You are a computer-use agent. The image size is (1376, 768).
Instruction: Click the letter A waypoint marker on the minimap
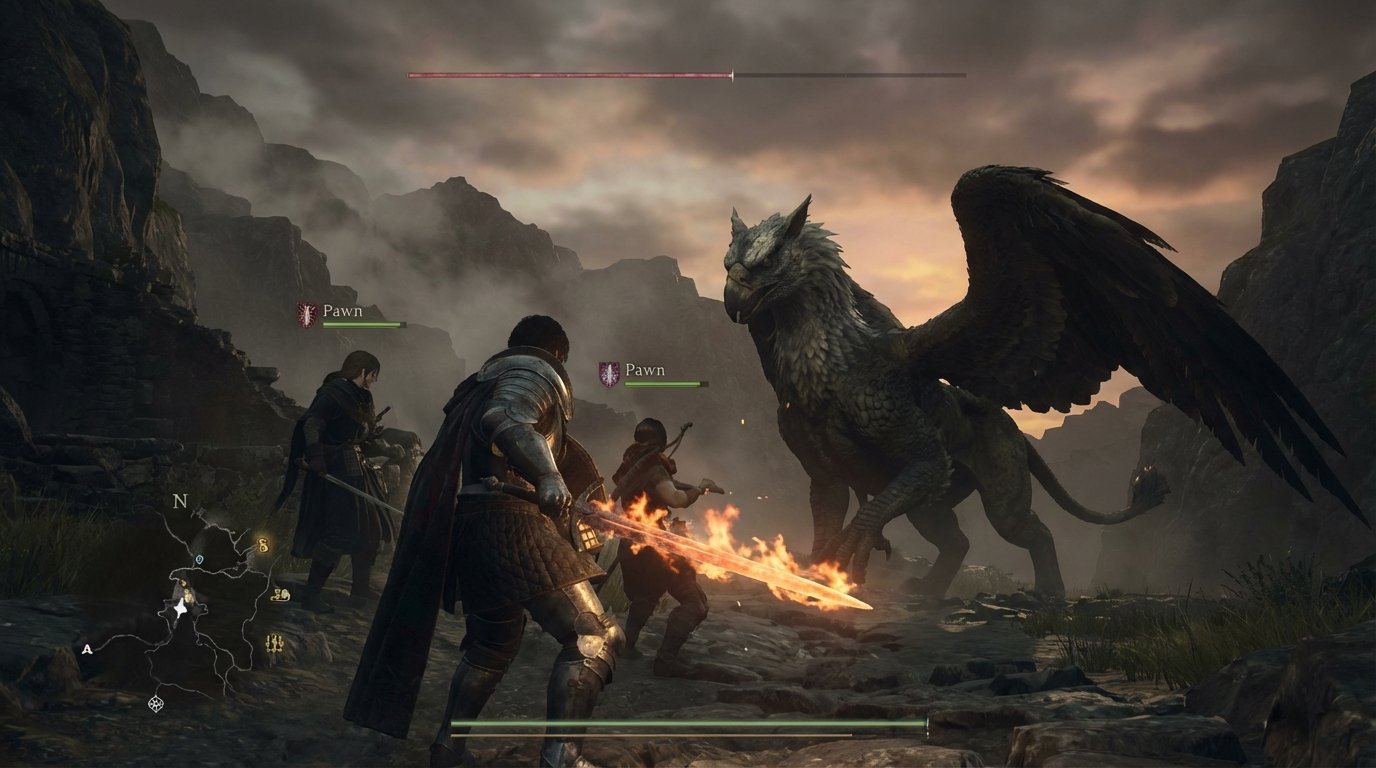(x=87, y=650)
